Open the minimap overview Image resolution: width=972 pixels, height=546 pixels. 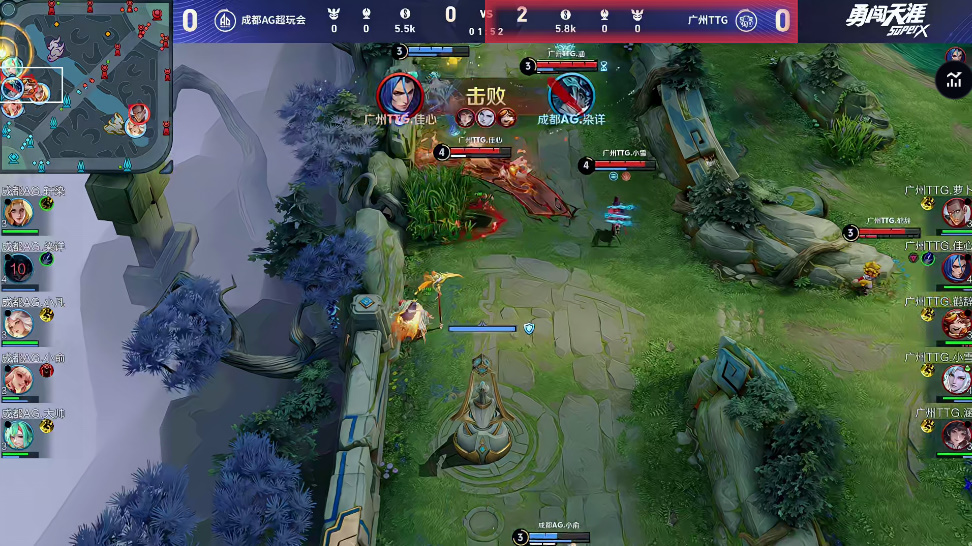[x=86, y=87]
